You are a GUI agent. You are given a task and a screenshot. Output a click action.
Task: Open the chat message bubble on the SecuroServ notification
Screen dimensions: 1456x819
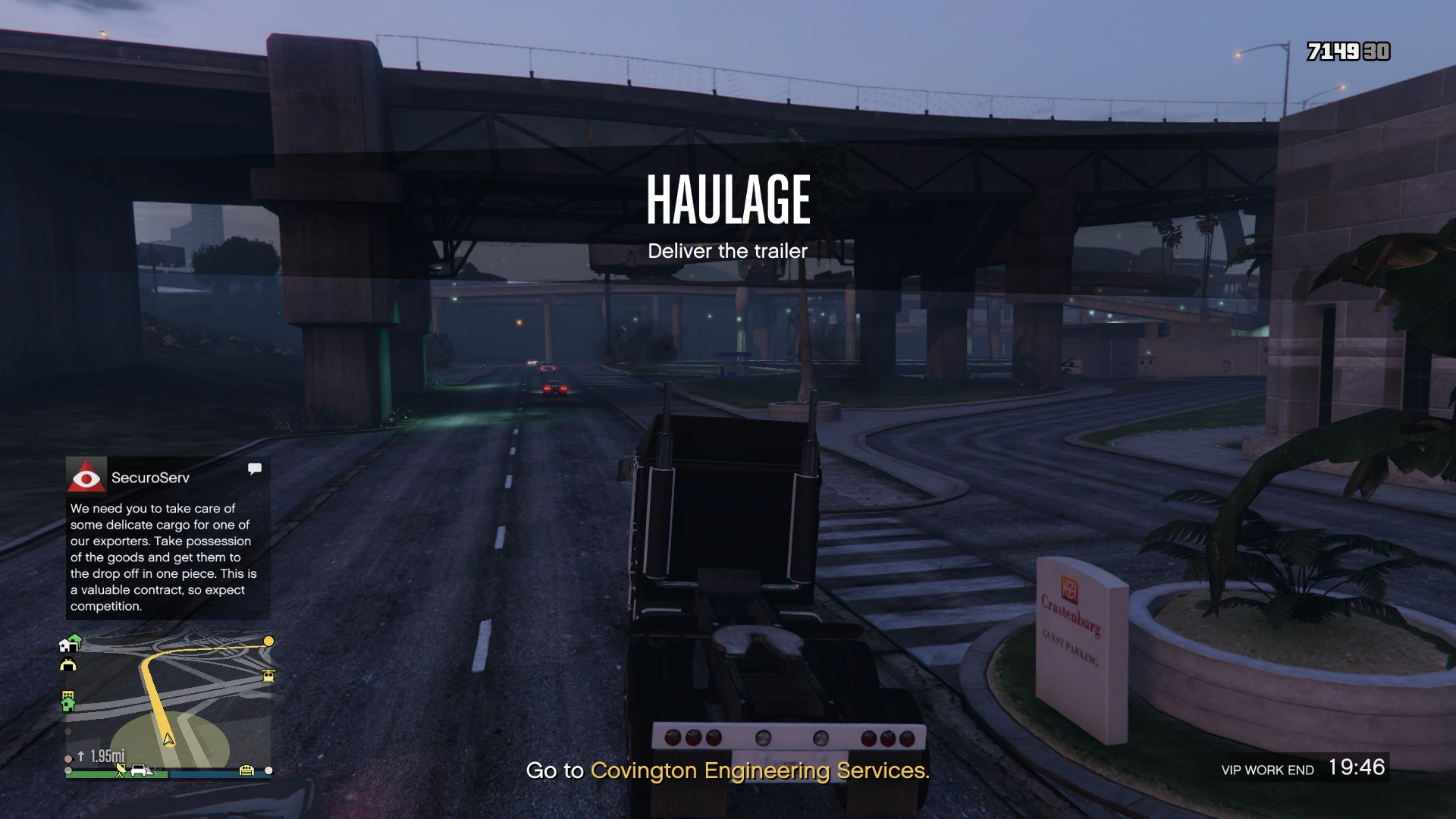(x=255, y=469)
